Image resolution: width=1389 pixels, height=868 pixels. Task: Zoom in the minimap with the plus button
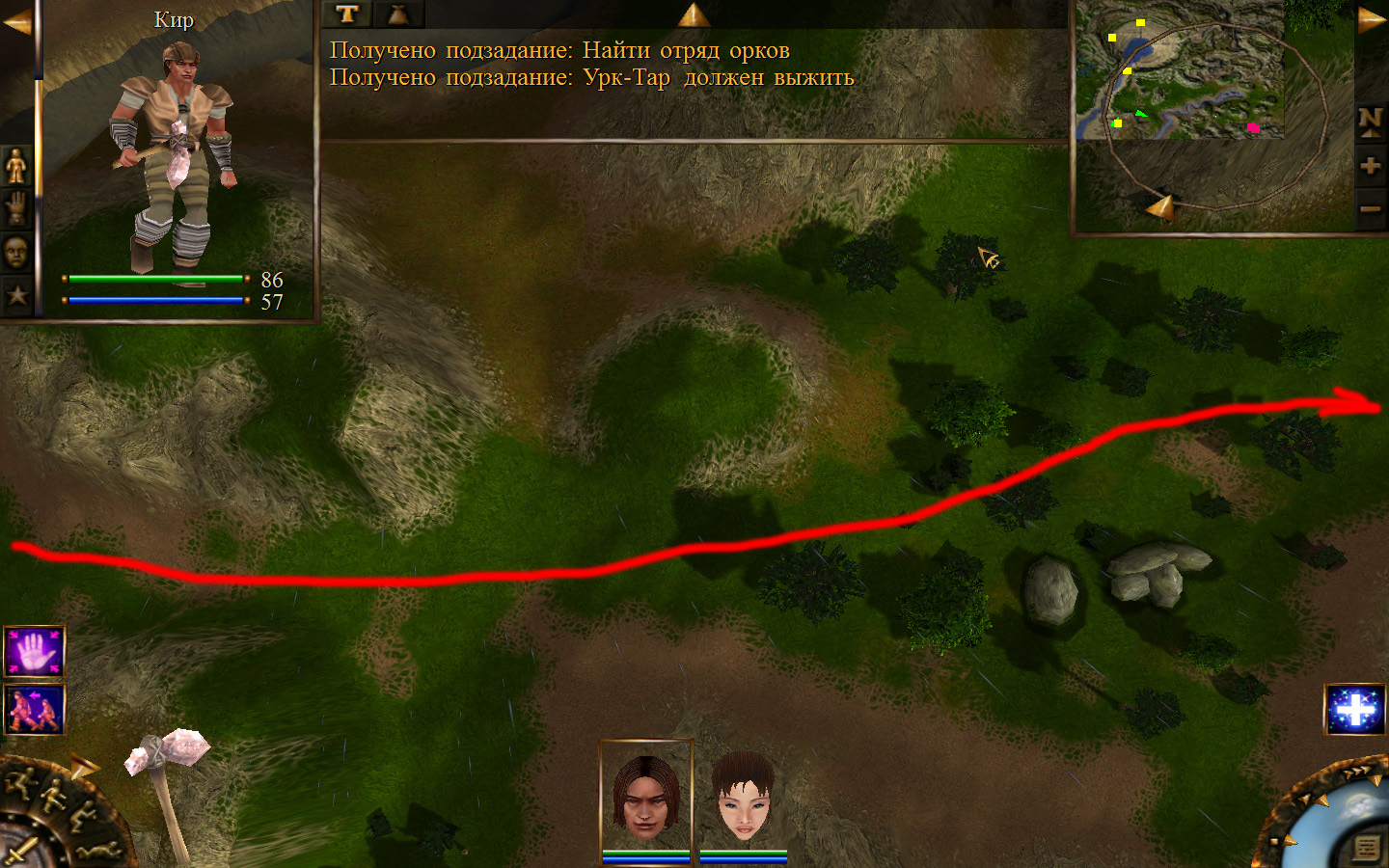coord(1370,166)
